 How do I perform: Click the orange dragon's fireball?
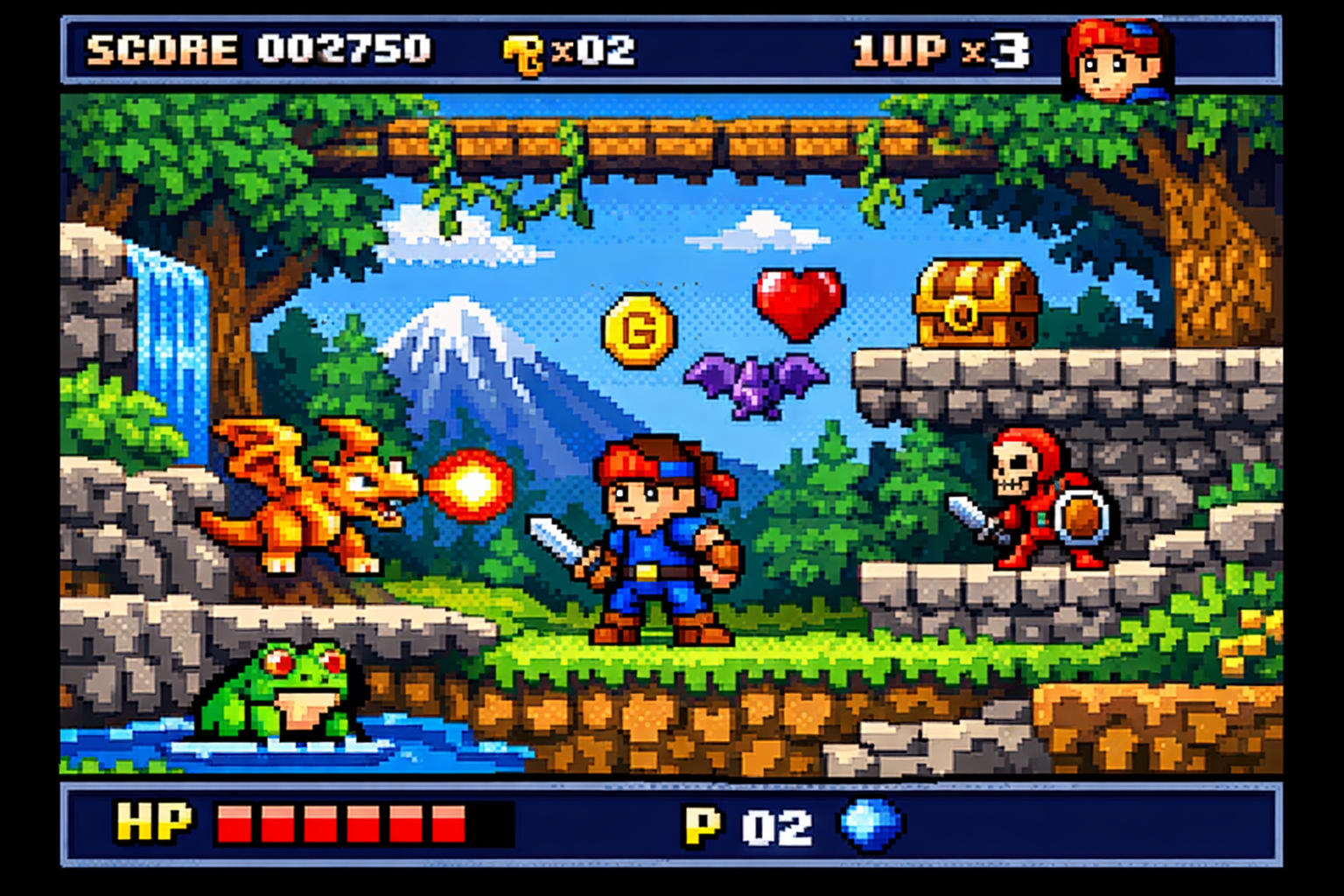click(472, 483)
